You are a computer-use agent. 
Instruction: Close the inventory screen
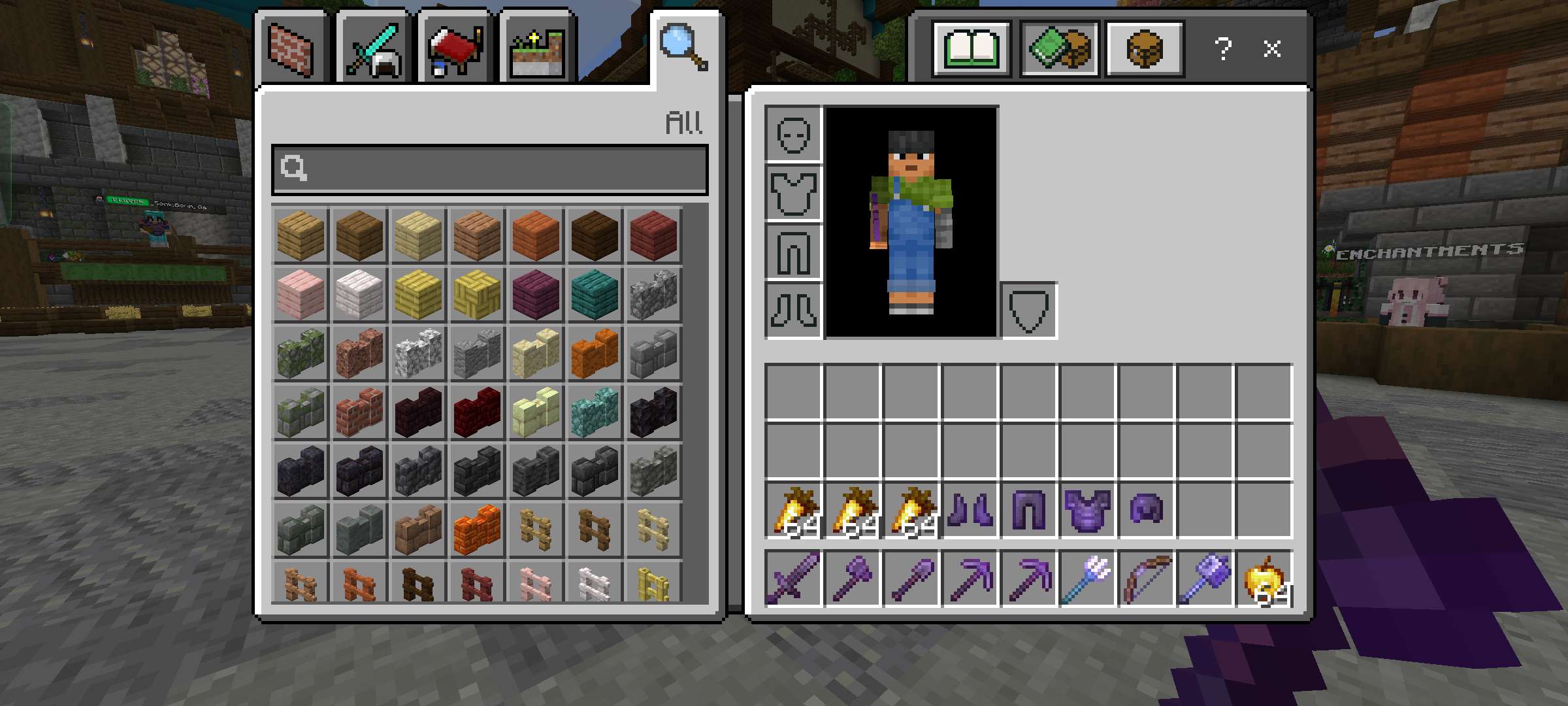coord(1271,49)
